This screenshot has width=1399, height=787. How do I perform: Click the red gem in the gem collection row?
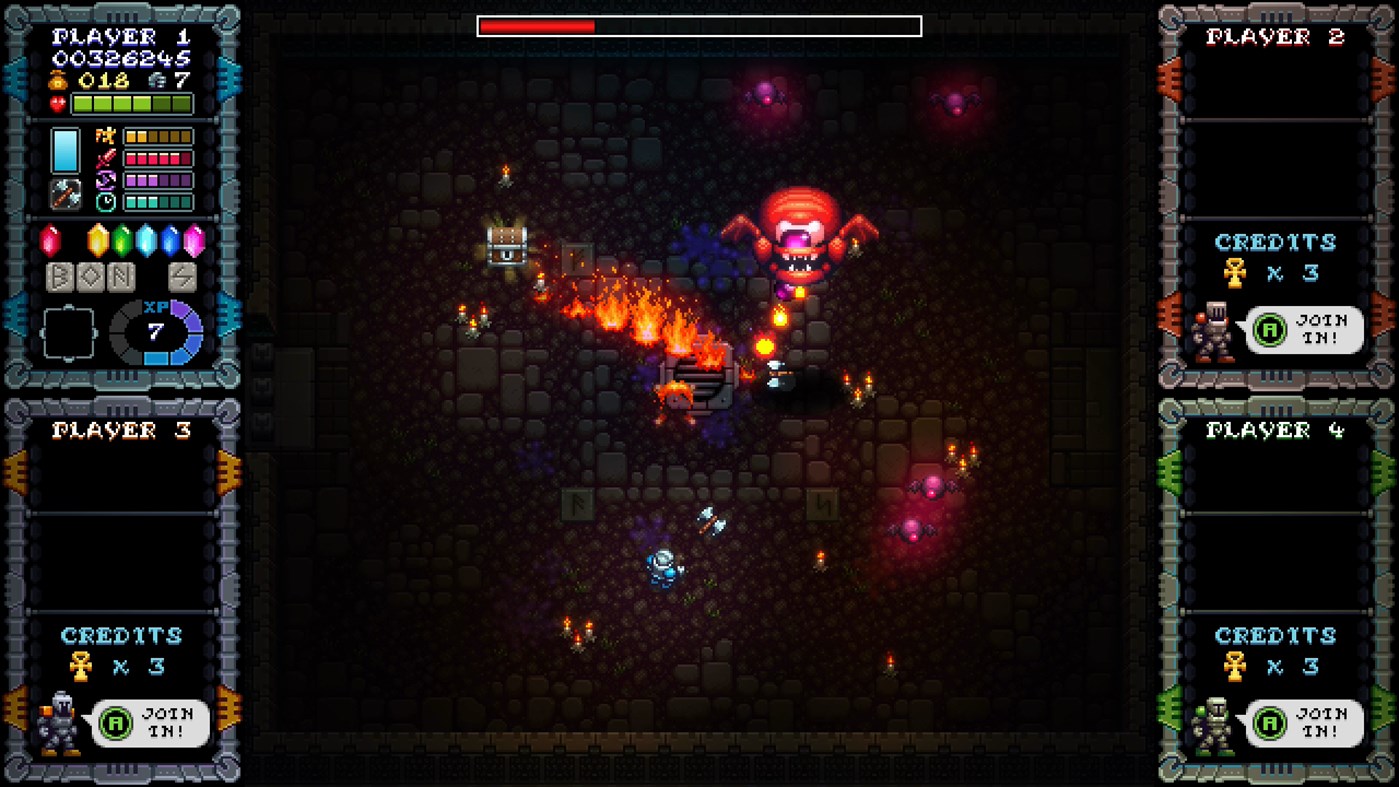click(49, 240)
